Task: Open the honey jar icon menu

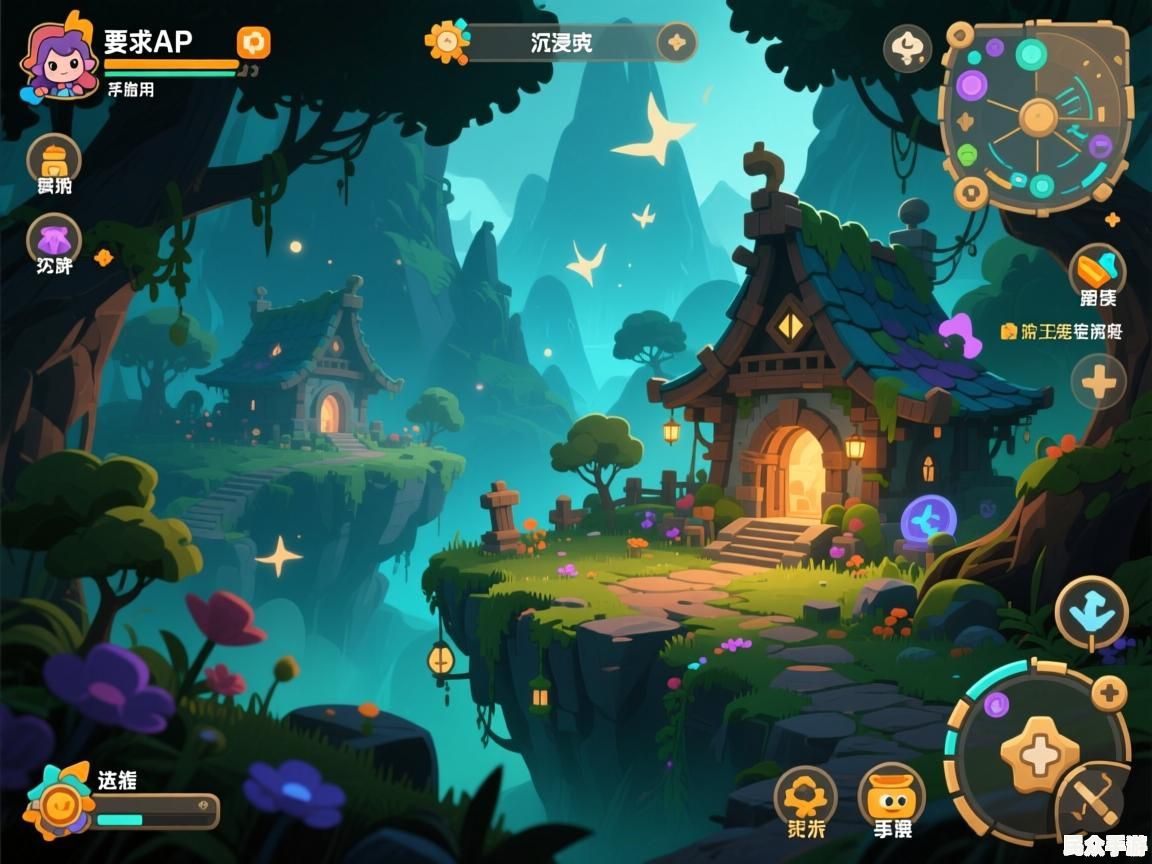Action: pos(54,160)
